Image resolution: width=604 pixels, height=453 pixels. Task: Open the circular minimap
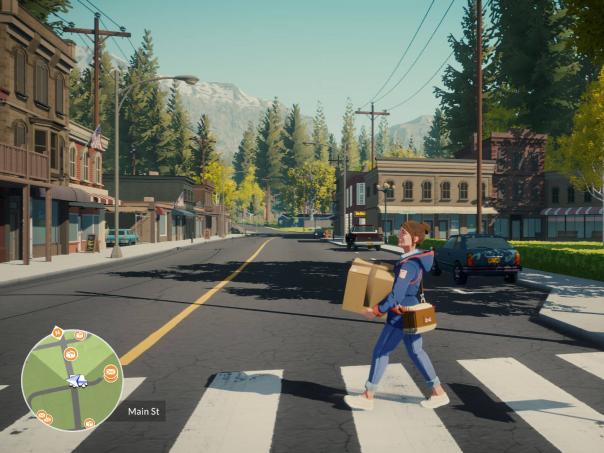(x=72, y=380)
